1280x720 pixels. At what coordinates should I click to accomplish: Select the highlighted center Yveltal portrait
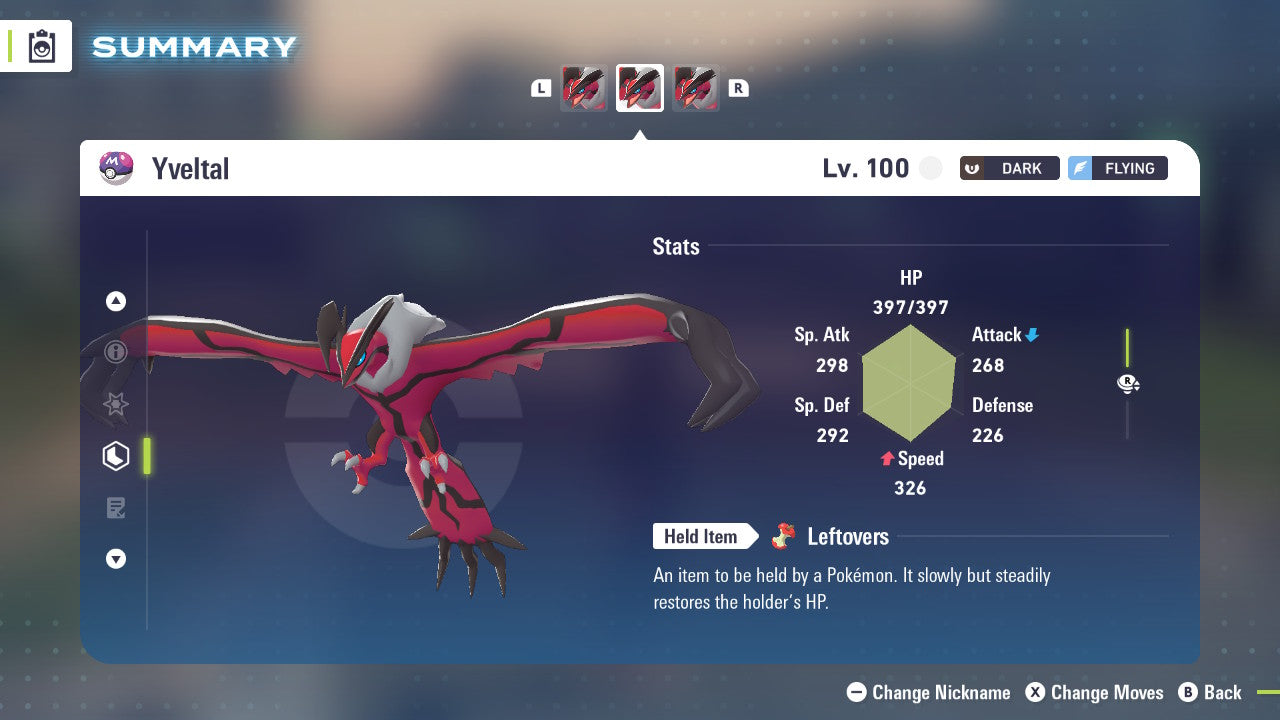point(639,87)
